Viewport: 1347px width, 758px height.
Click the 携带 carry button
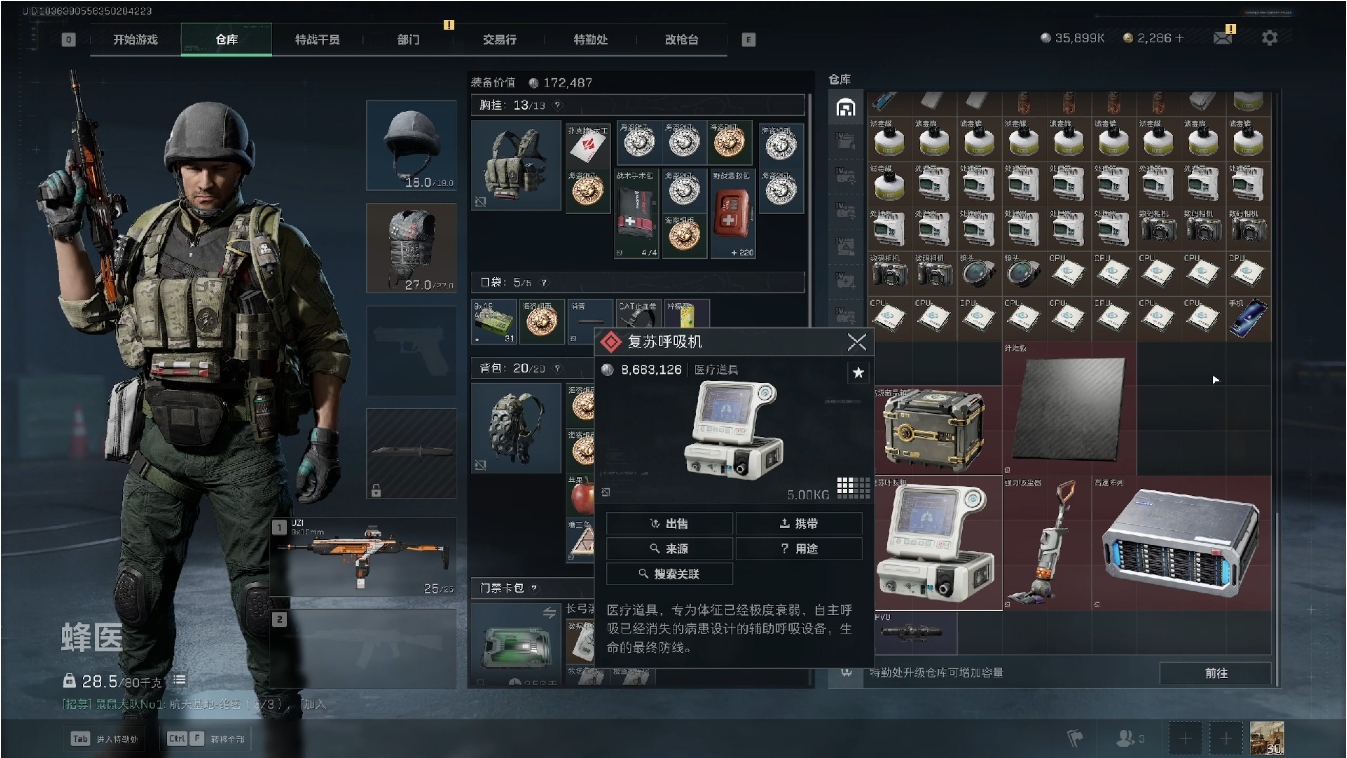click(799, 523)
